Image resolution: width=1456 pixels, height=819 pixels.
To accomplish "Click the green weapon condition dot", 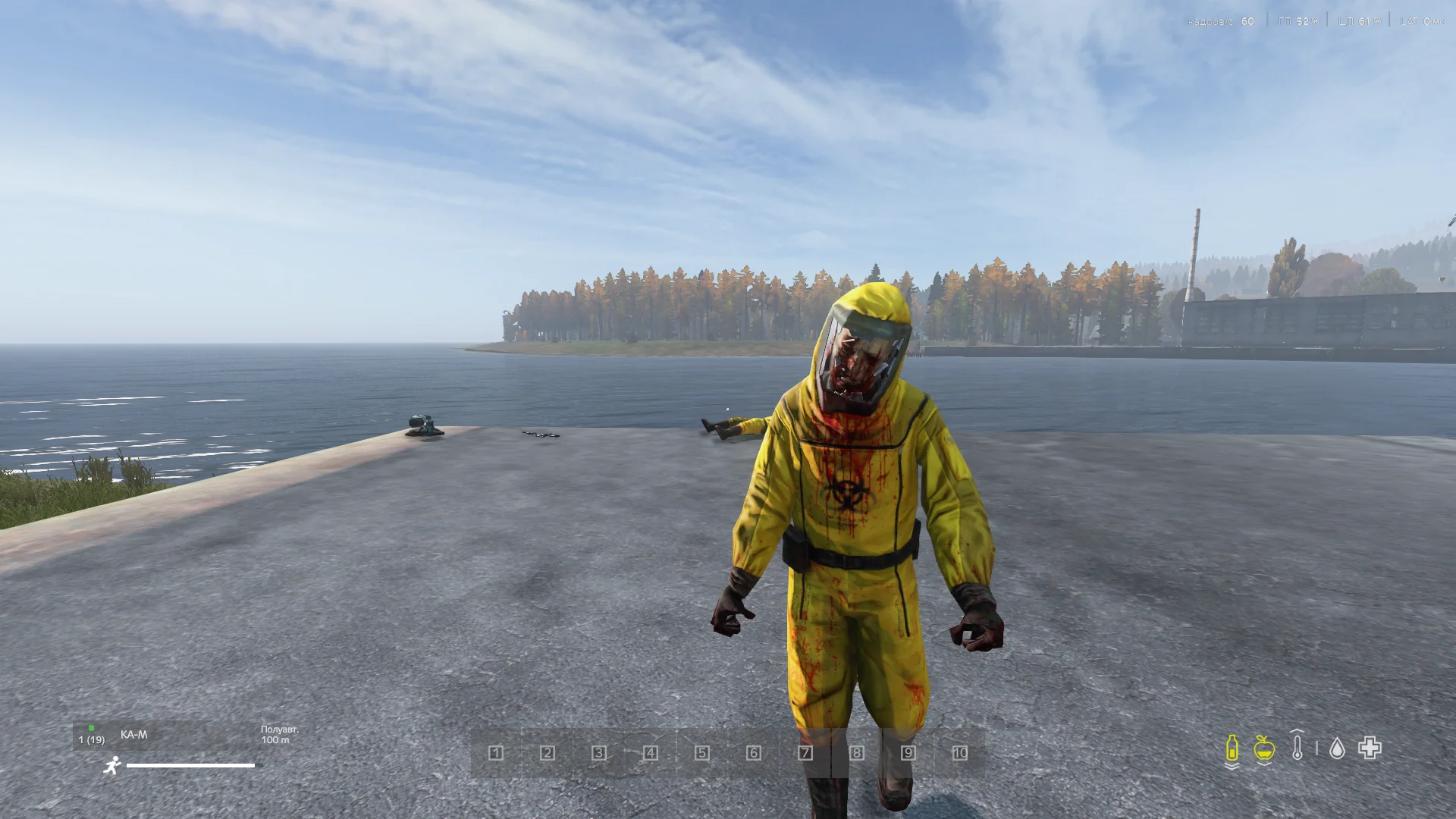I will 91,729.
